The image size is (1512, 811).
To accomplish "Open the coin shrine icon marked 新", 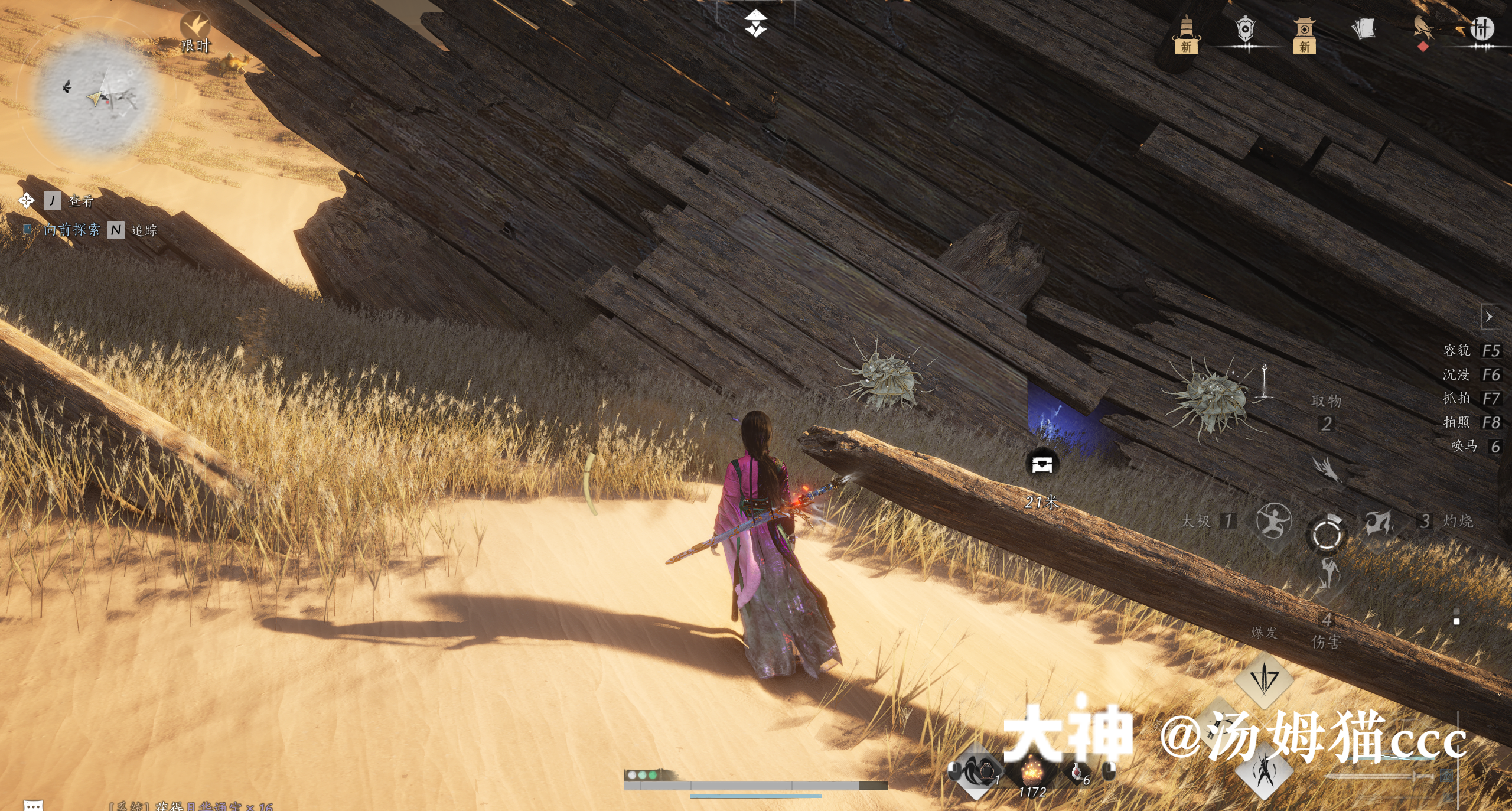I will 1304,34.
